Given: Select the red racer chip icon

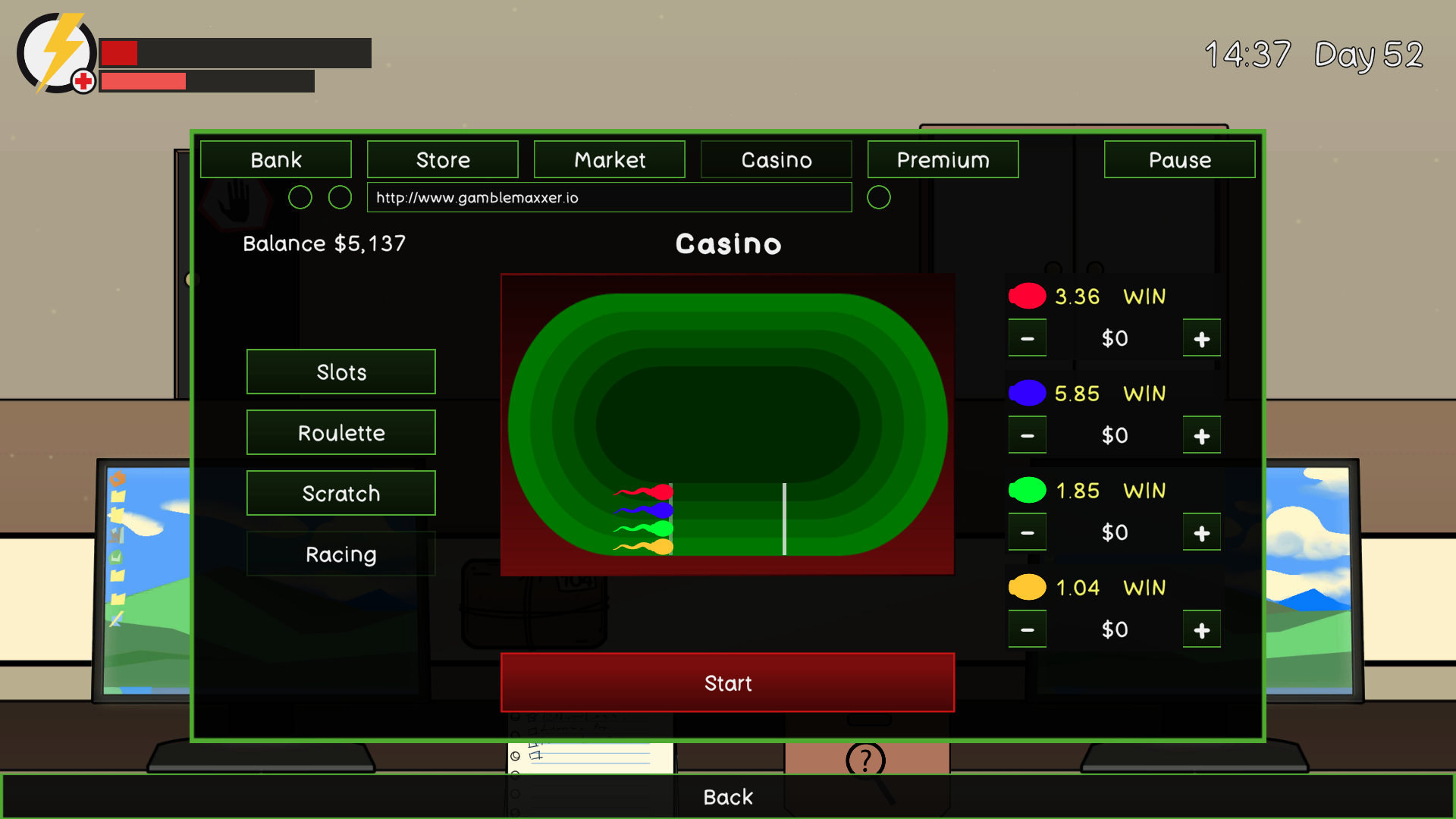Looking at the screenshot, I should [x=1027, y=296].
